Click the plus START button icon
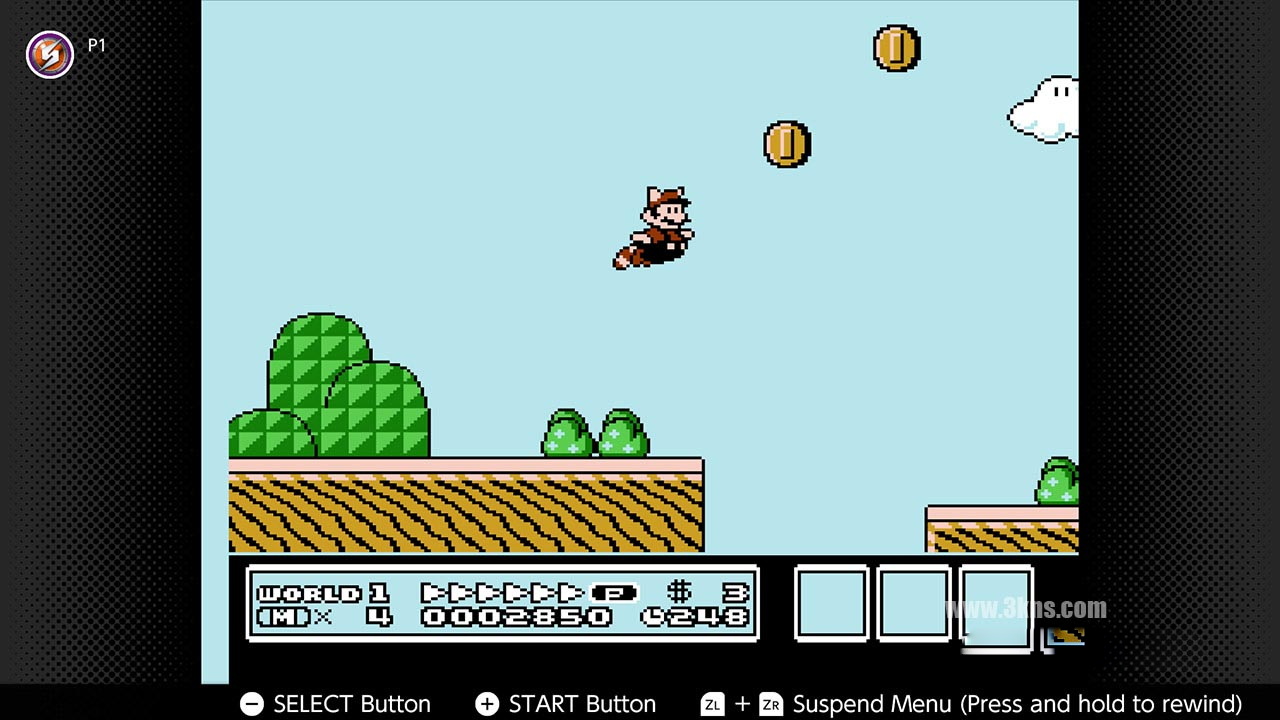Screen dimensions: 1280x720 click(487, 704)
